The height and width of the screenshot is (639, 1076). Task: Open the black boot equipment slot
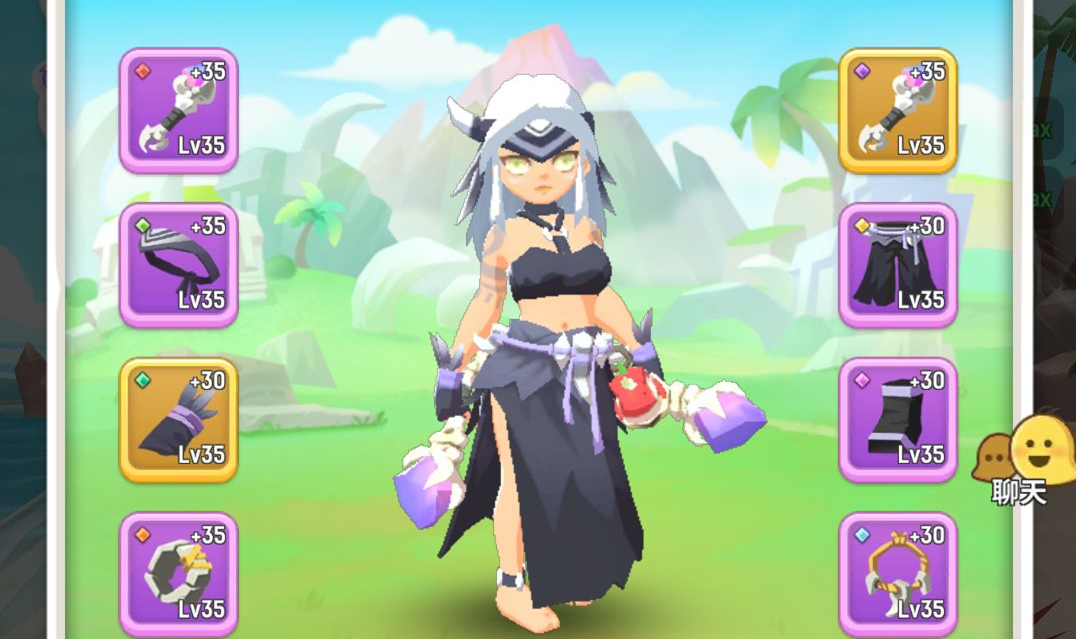click(x=897, y=420)
